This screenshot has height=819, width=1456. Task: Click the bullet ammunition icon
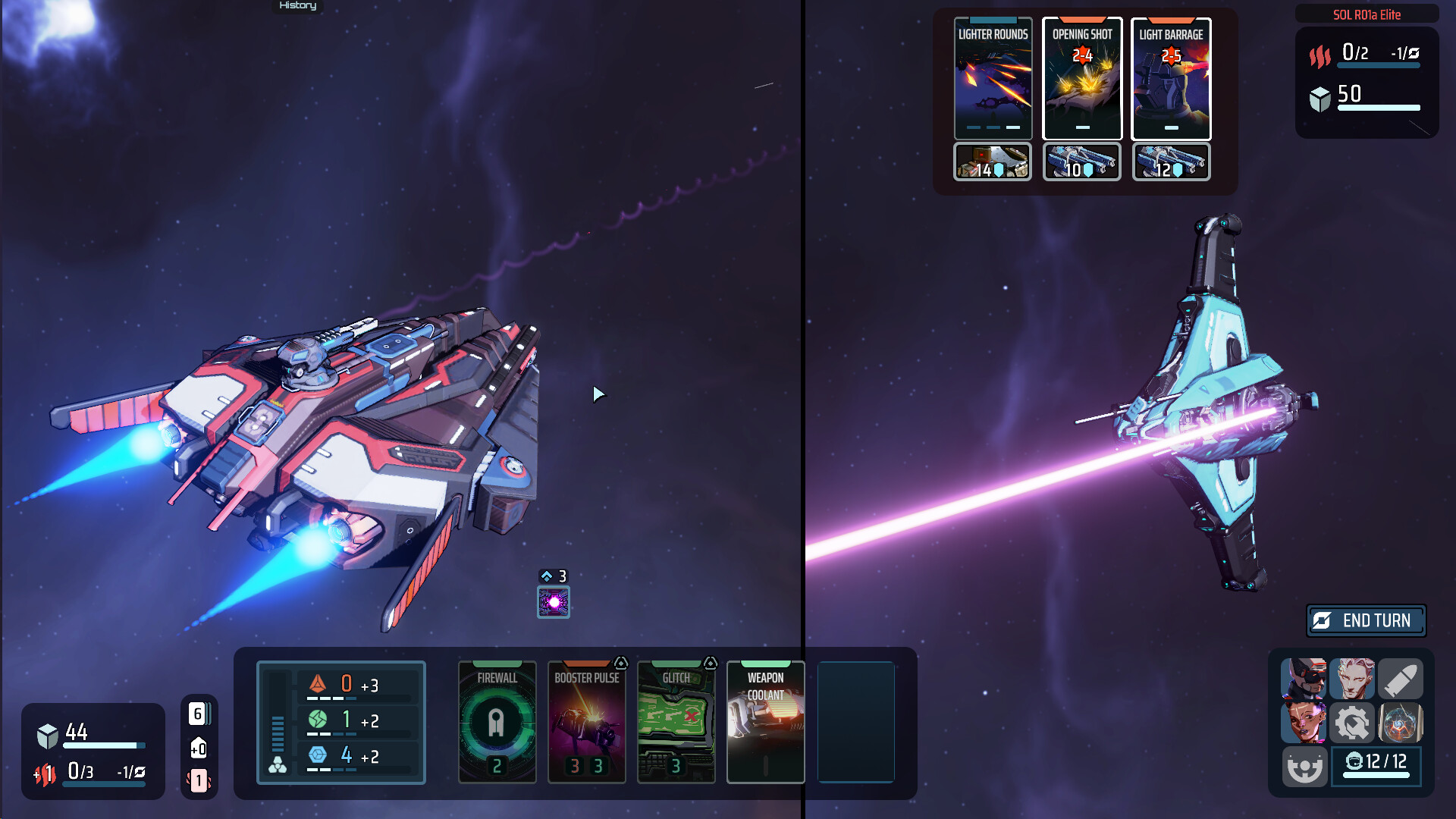pyautogui.click(x=1400, y=678)
